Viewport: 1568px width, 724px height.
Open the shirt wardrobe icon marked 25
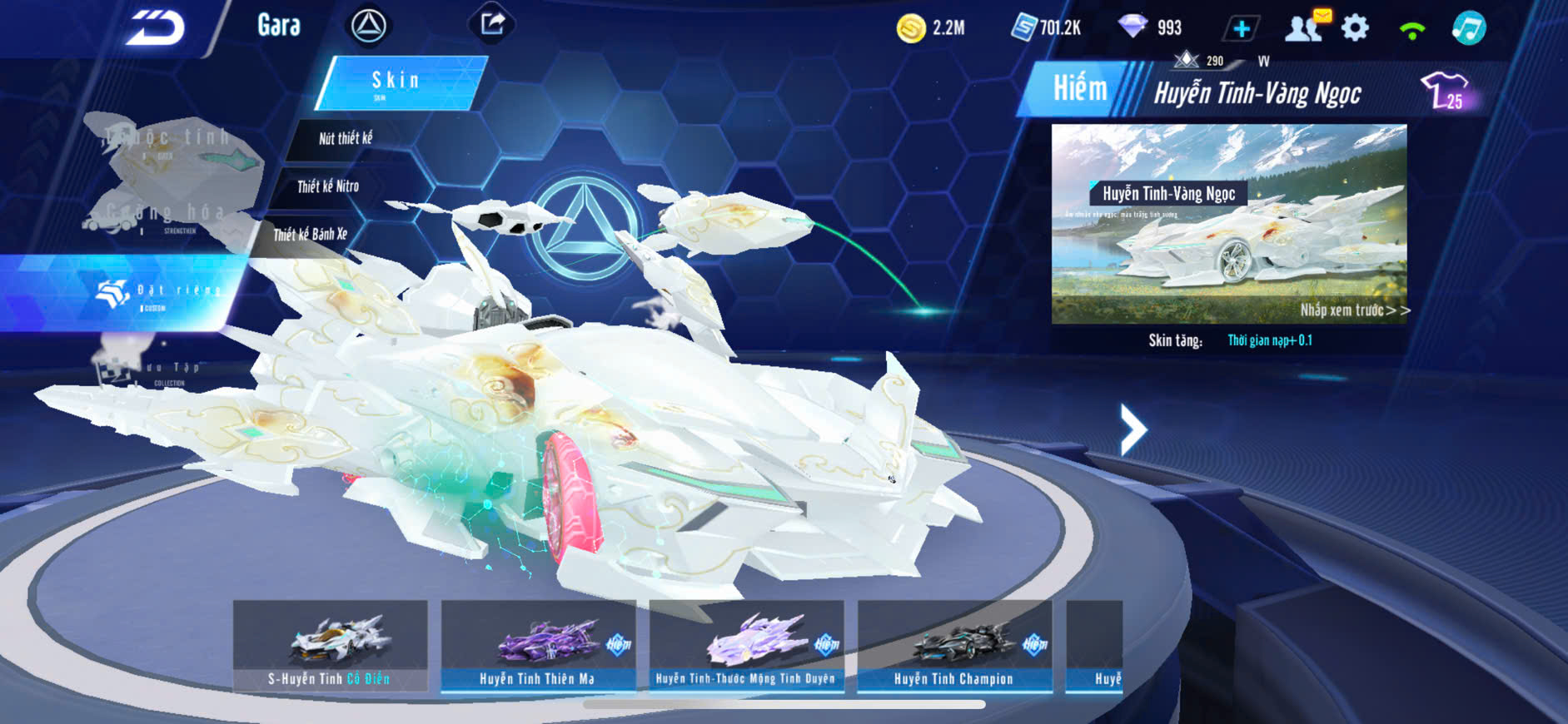point(1445,91)
